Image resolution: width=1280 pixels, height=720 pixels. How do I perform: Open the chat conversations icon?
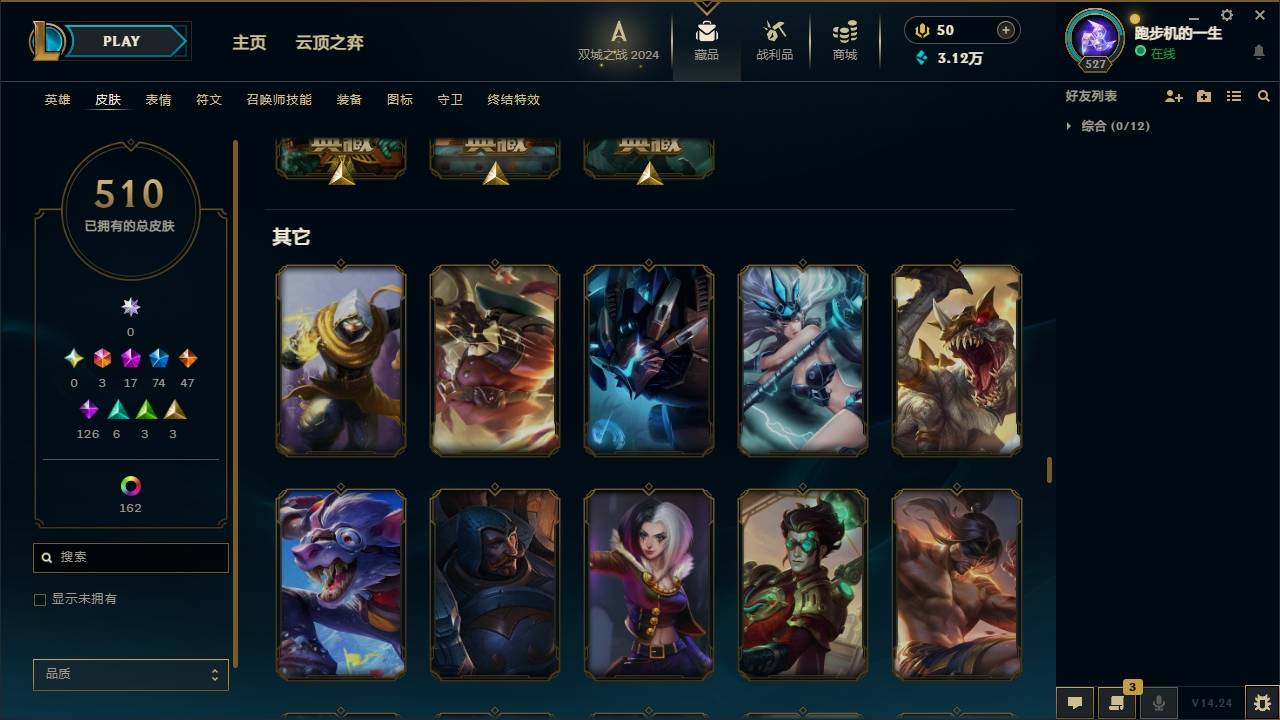(1075, 703)
